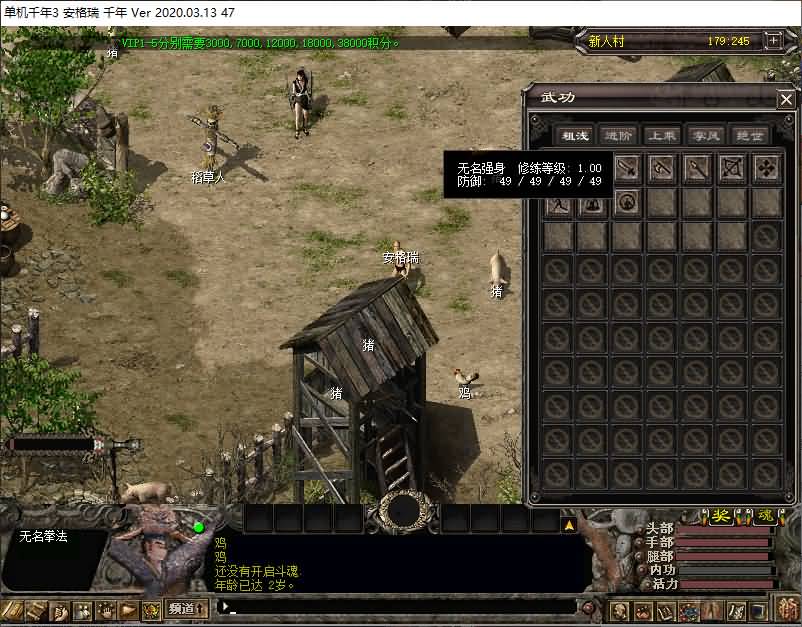802x627 pixels.
Task: Choose the bow skill icon
Action: (x=732, y=168)
